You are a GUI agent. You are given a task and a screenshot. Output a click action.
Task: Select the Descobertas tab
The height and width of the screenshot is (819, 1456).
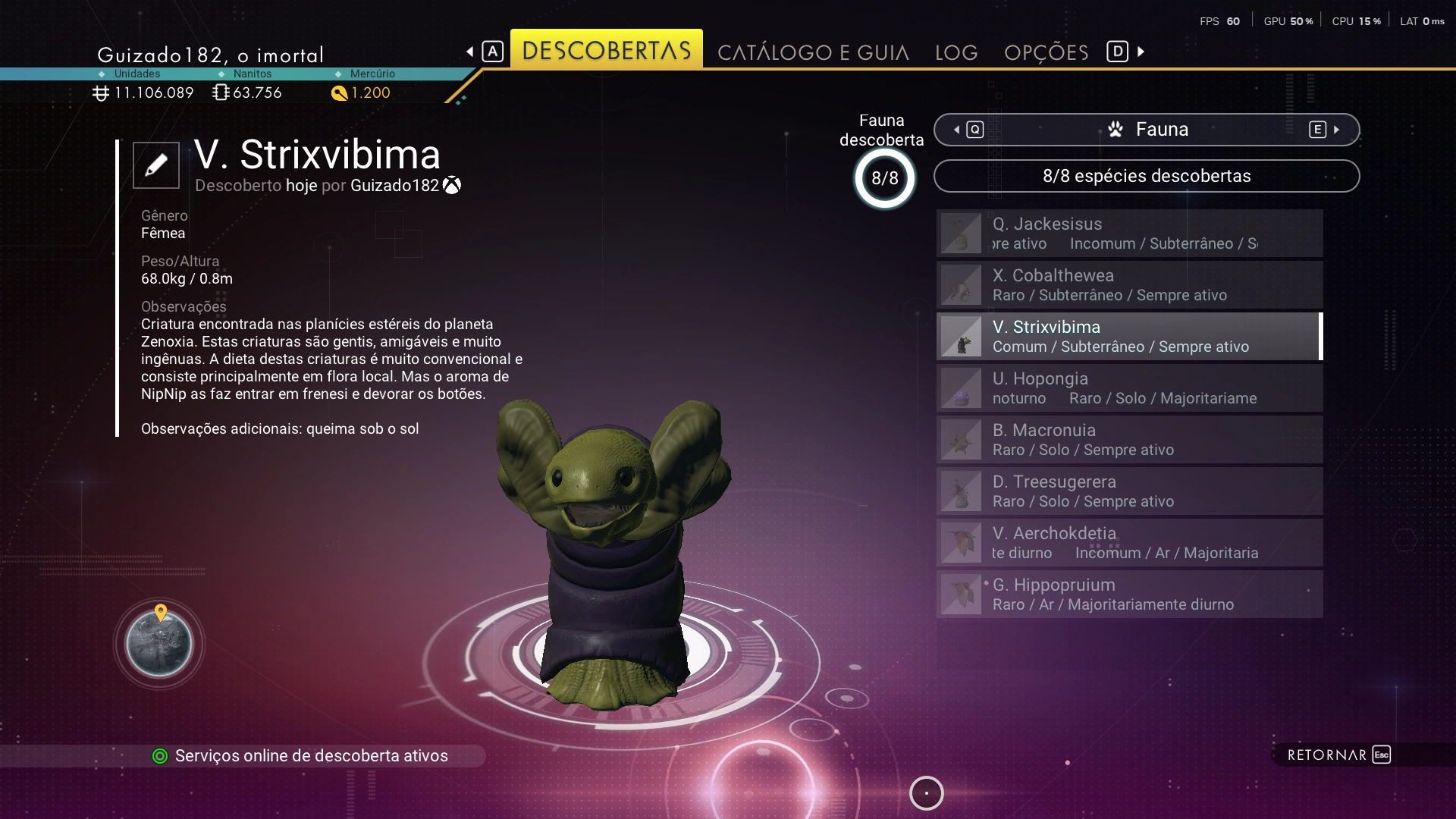pyautogui.click(x=606, y=51)
